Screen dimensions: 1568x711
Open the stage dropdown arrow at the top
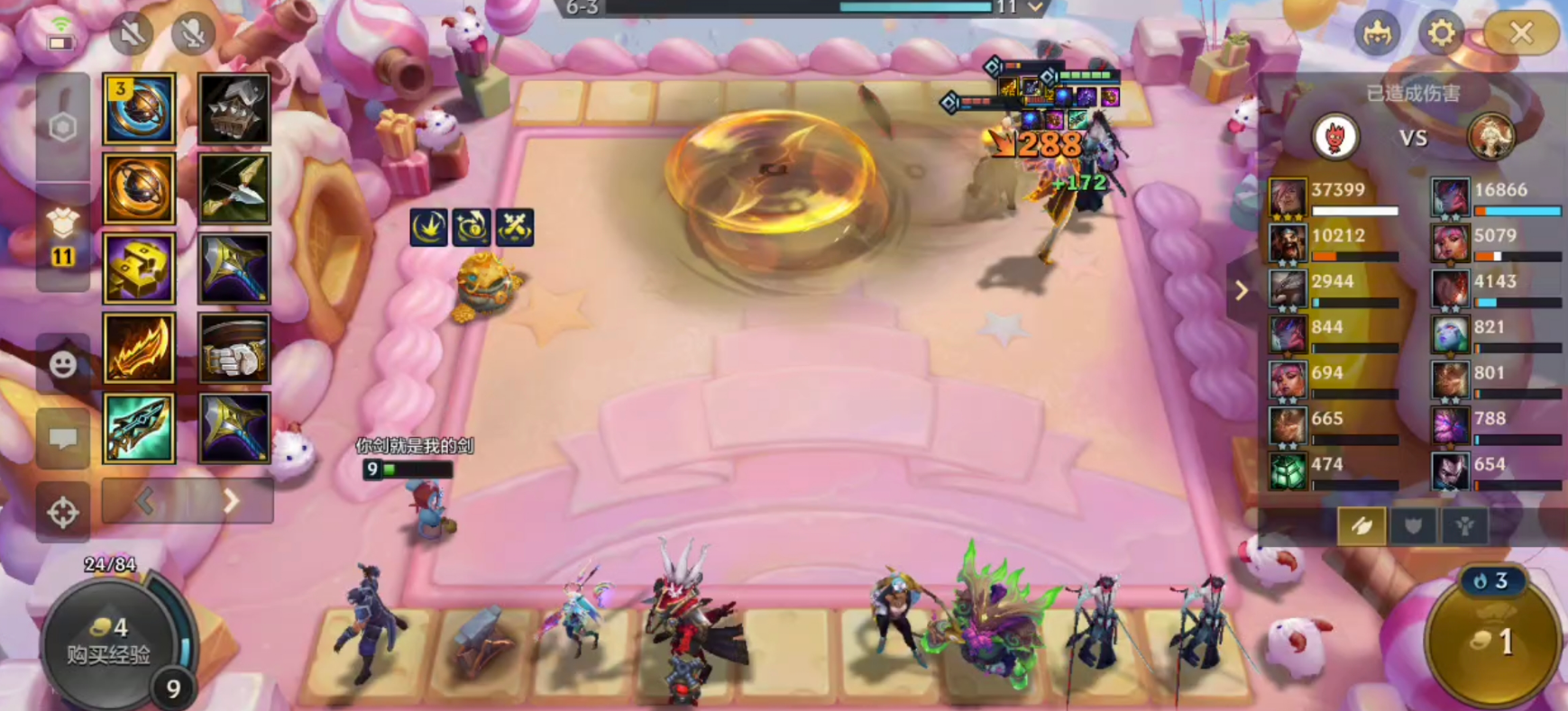tap(1036, 8)
